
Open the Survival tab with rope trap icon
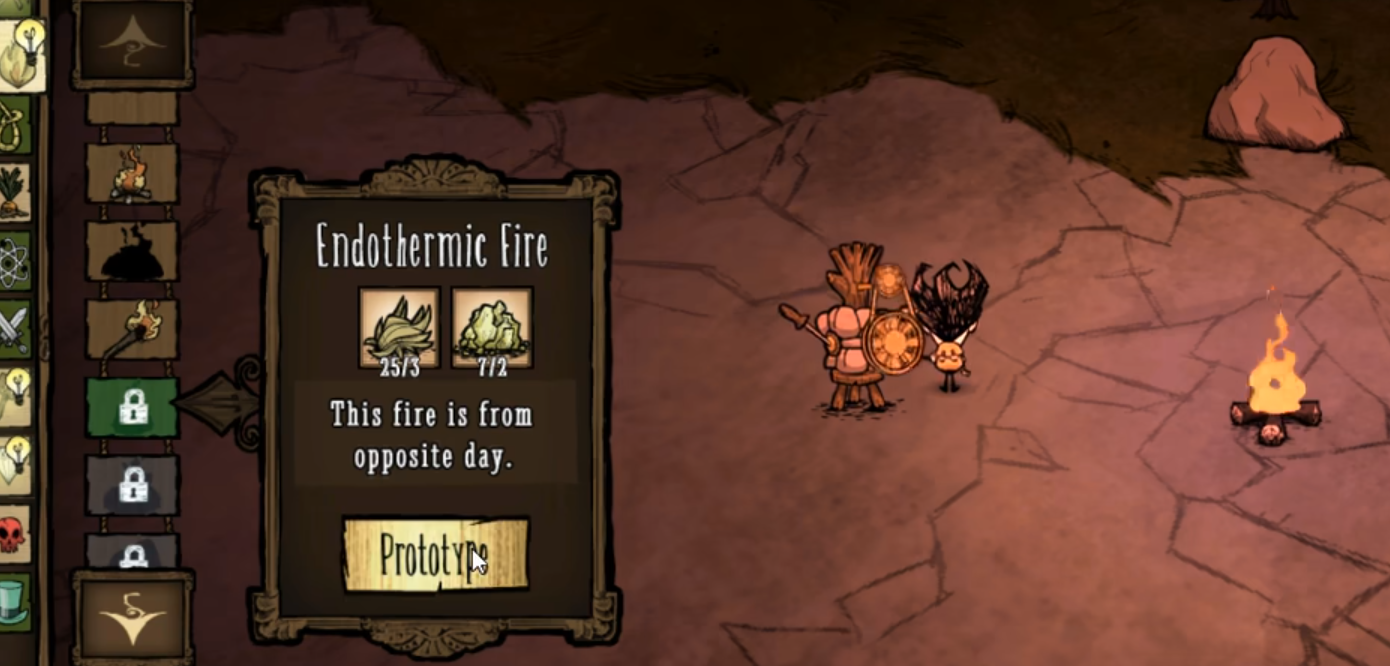point(14,124)
